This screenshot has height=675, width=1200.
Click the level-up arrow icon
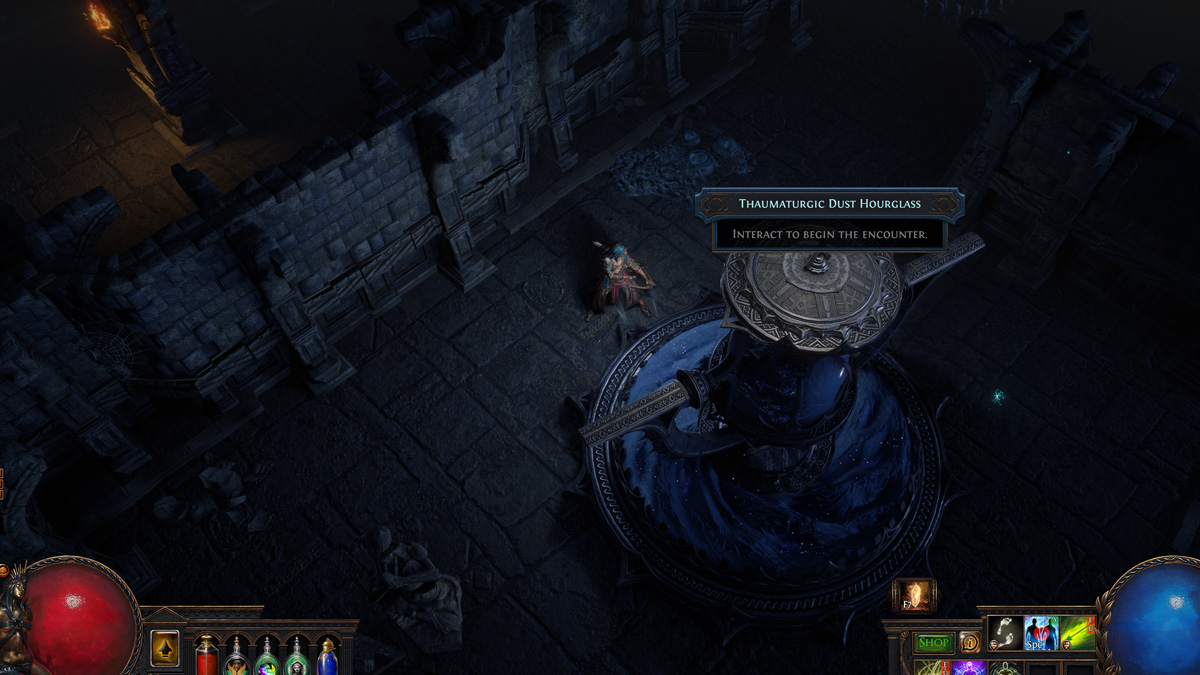(x=164, y=648)
